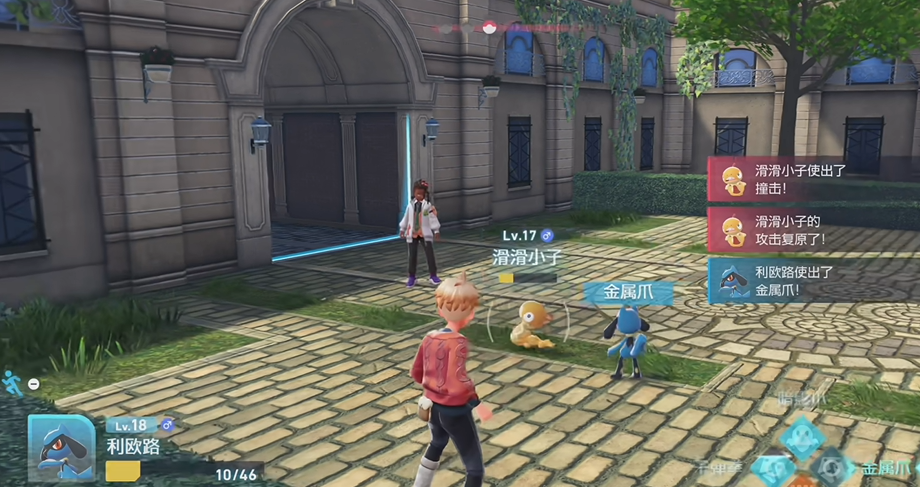Use the 金属爪 steel move icon
The height and width of the screenshot is (487, 920).
point(830,468)
